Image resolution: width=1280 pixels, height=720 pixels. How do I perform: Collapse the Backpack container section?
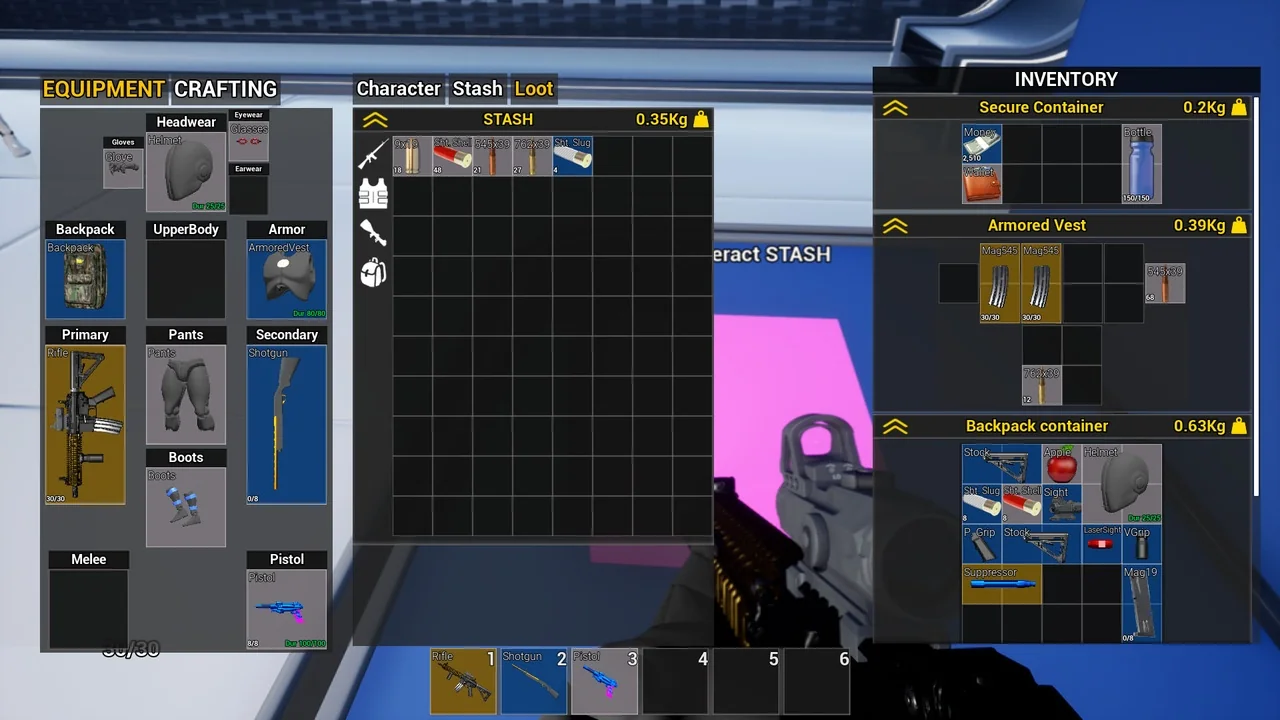896,425
